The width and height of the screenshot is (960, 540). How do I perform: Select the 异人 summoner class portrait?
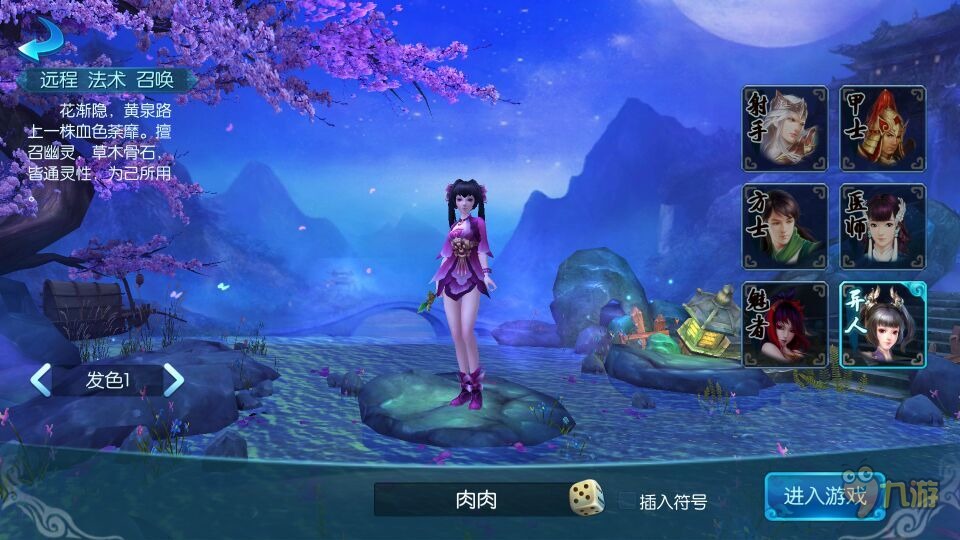click(882, 324)
